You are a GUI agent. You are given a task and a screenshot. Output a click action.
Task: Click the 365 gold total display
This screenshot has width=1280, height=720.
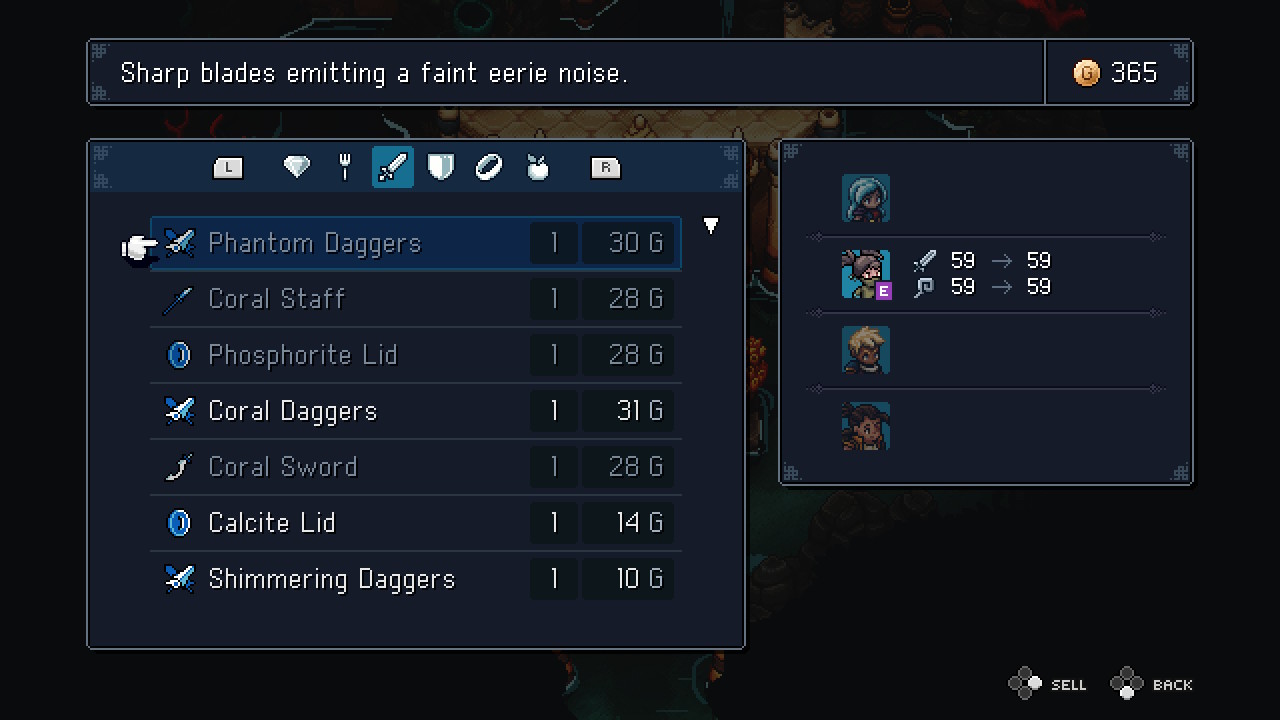(1134, 72)
